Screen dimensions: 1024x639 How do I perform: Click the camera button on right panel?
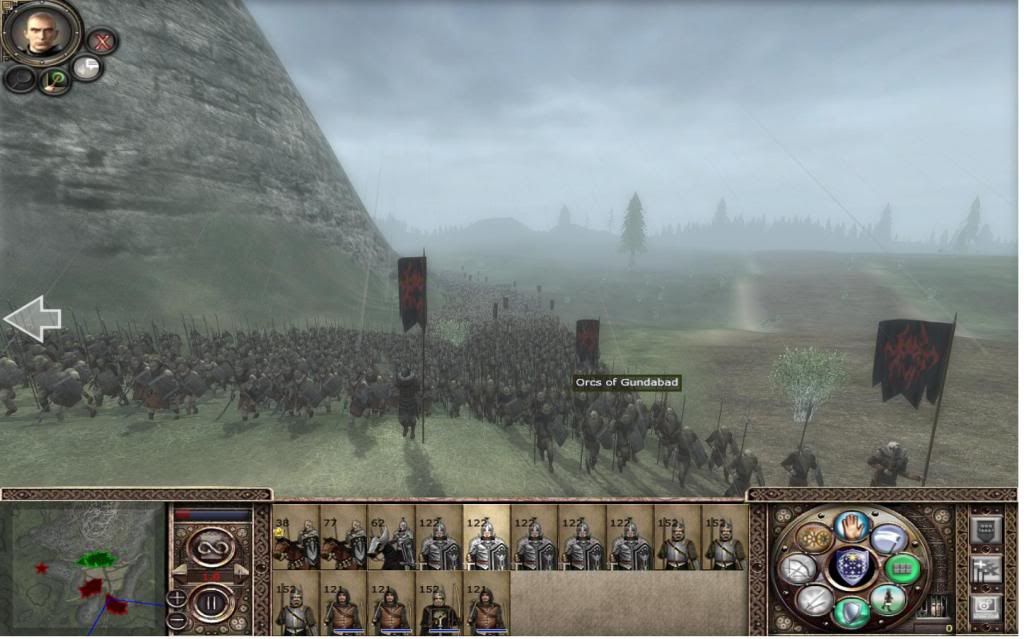986,607
